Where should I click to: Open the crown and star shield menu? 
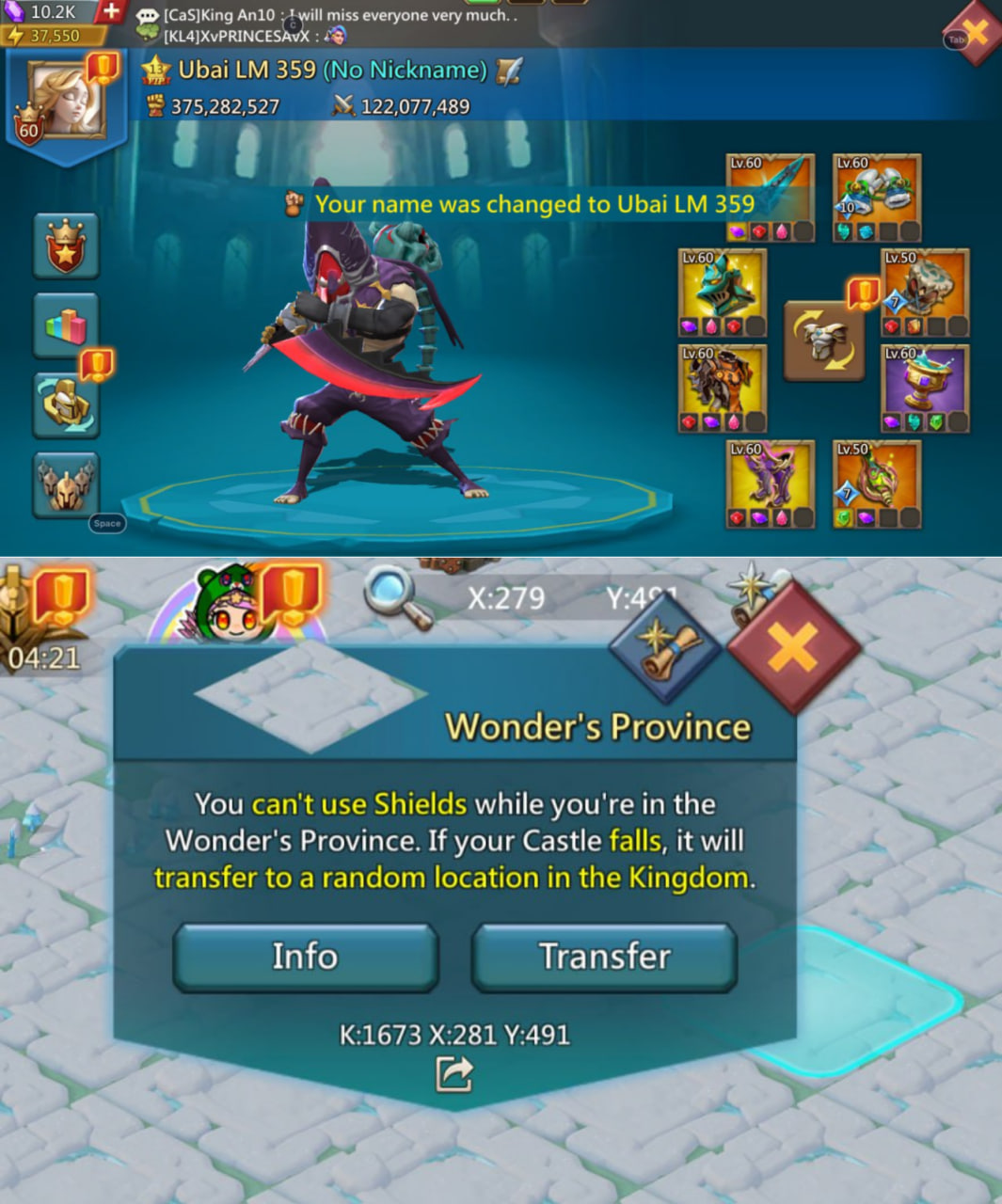66,246
